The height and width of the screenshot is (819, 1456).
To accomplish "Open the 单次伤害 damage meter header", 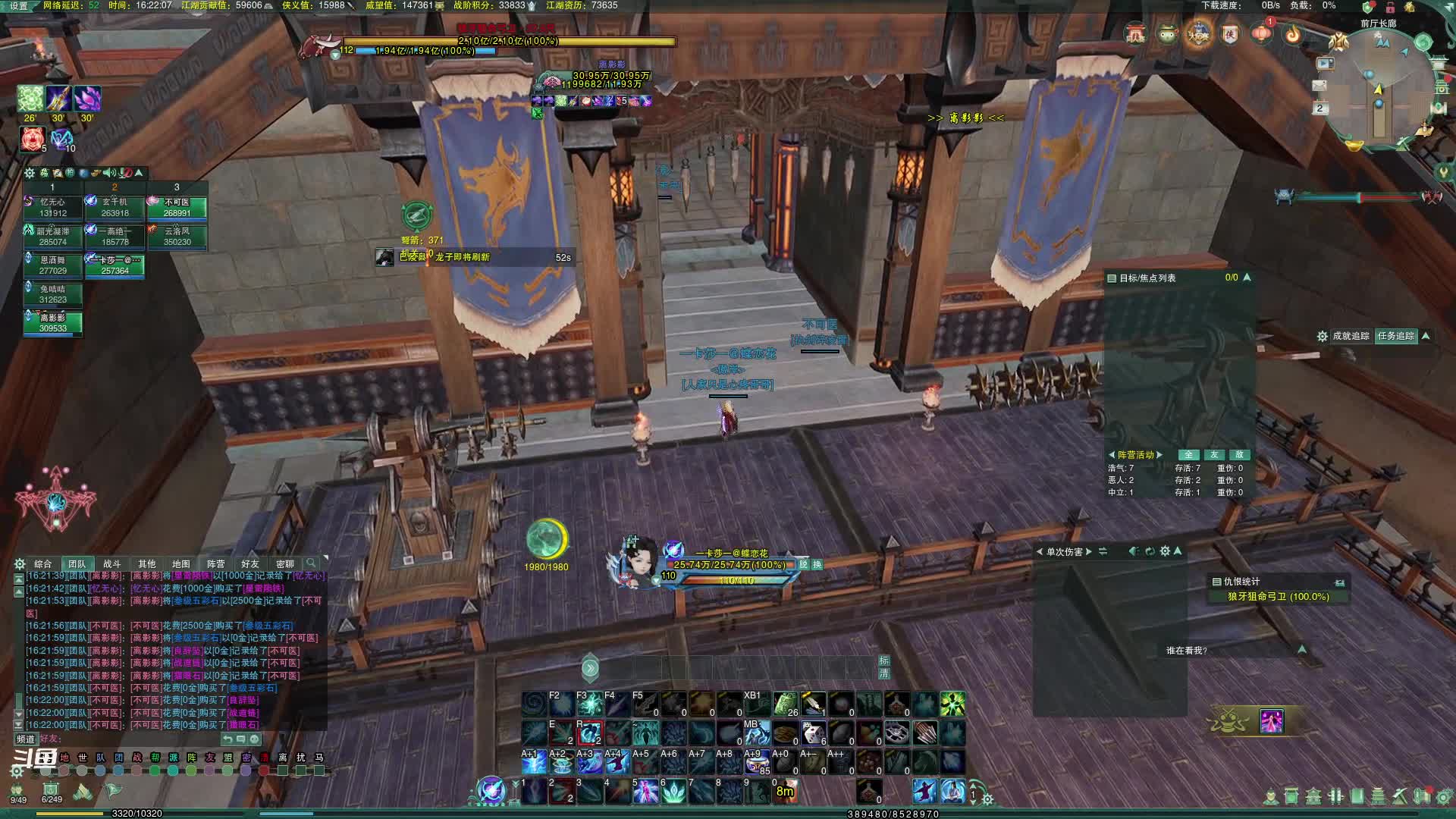I will [1065, 551].
